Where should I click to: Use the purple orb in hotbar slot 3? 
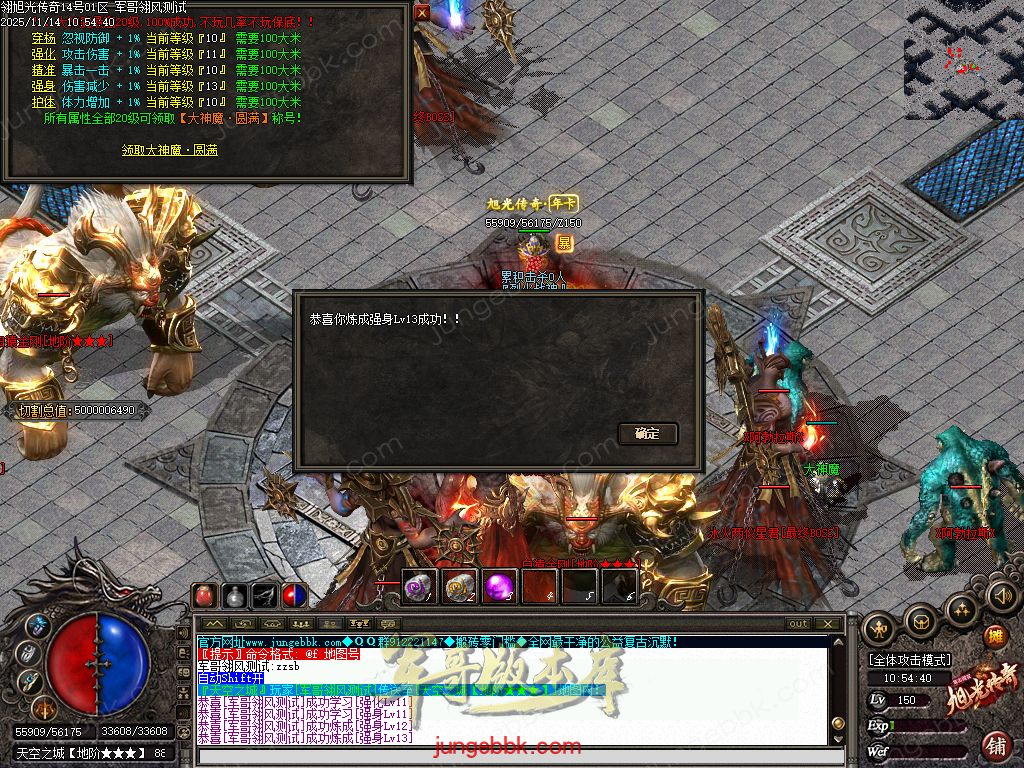point(500,587)
